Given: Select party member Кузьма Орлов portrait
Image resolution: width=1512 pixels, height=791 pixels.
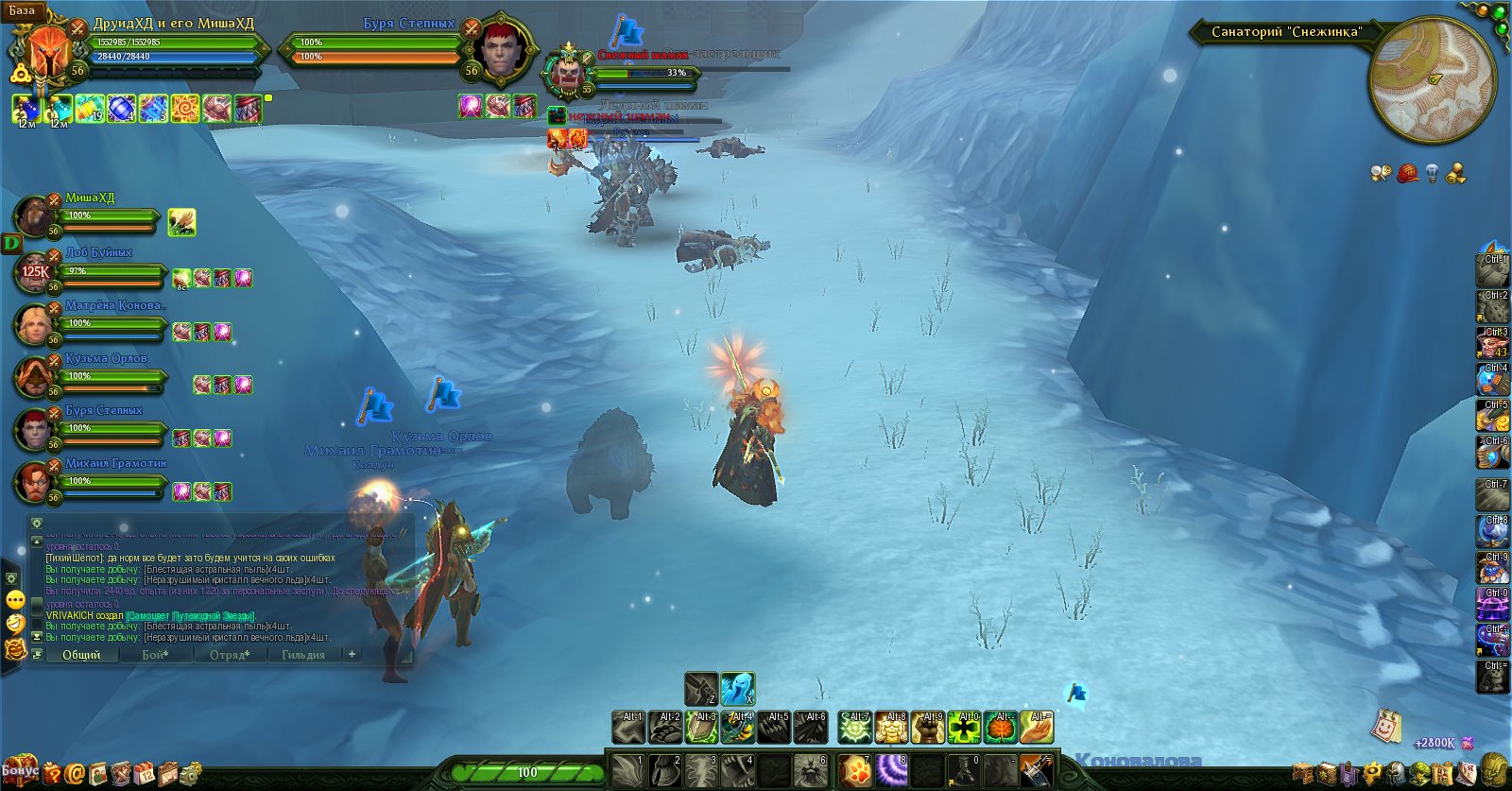Looking at the screenshot, I should 34,377.
